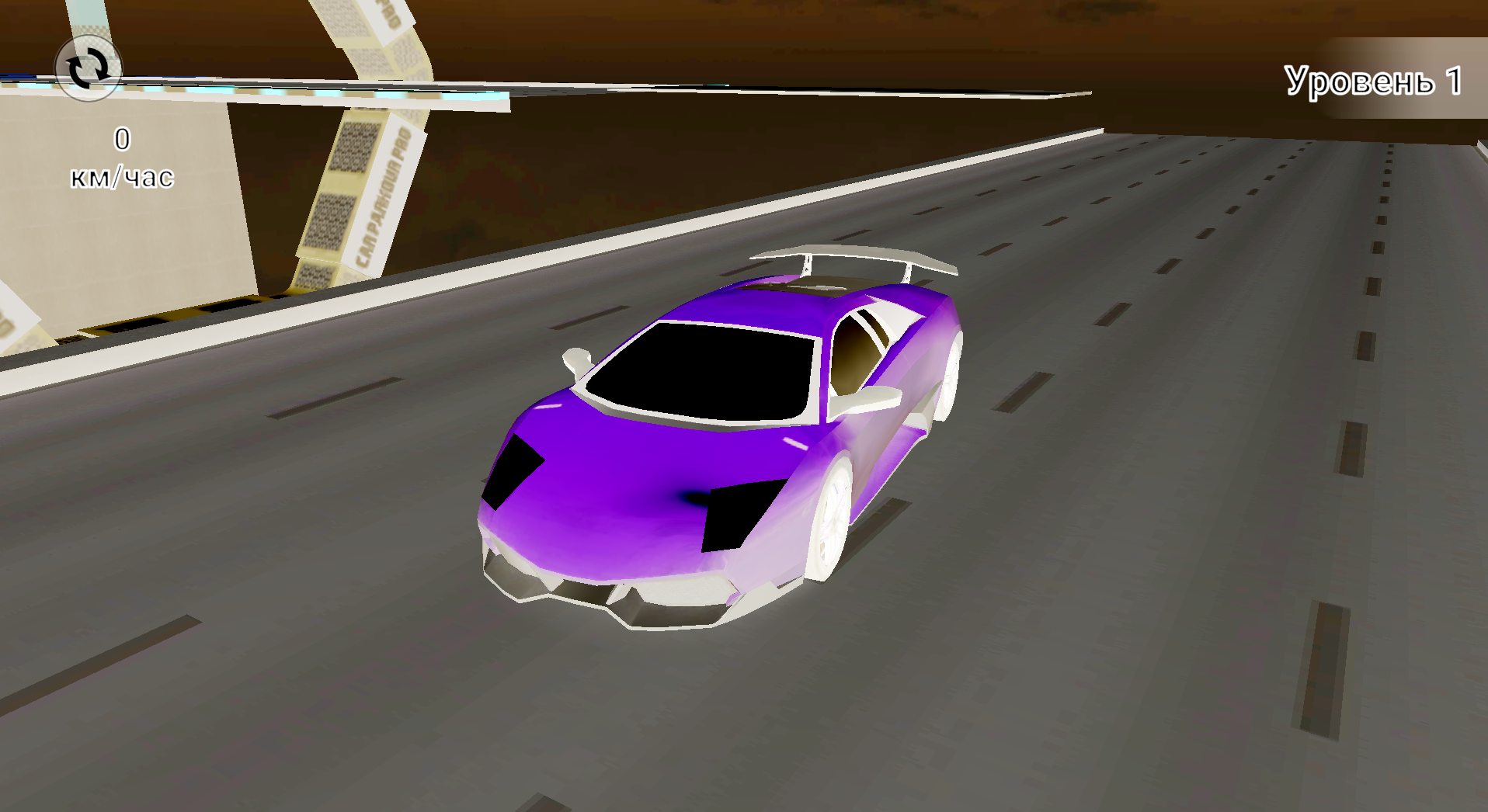Click the speedometer showing 0 км/час

122,159
